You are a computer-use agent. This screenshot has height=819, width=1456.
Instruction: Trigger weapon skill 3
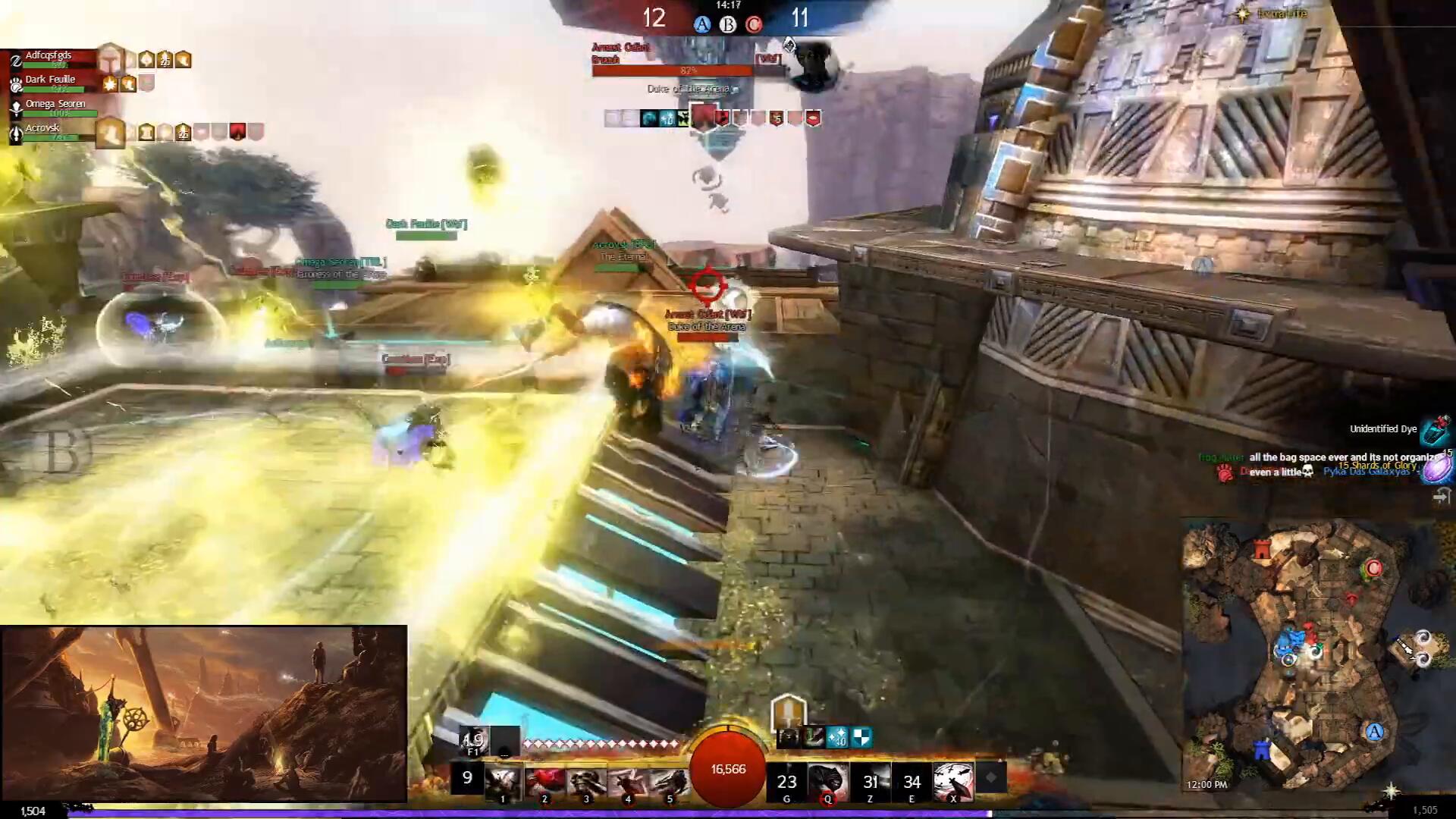pos(585,782)
